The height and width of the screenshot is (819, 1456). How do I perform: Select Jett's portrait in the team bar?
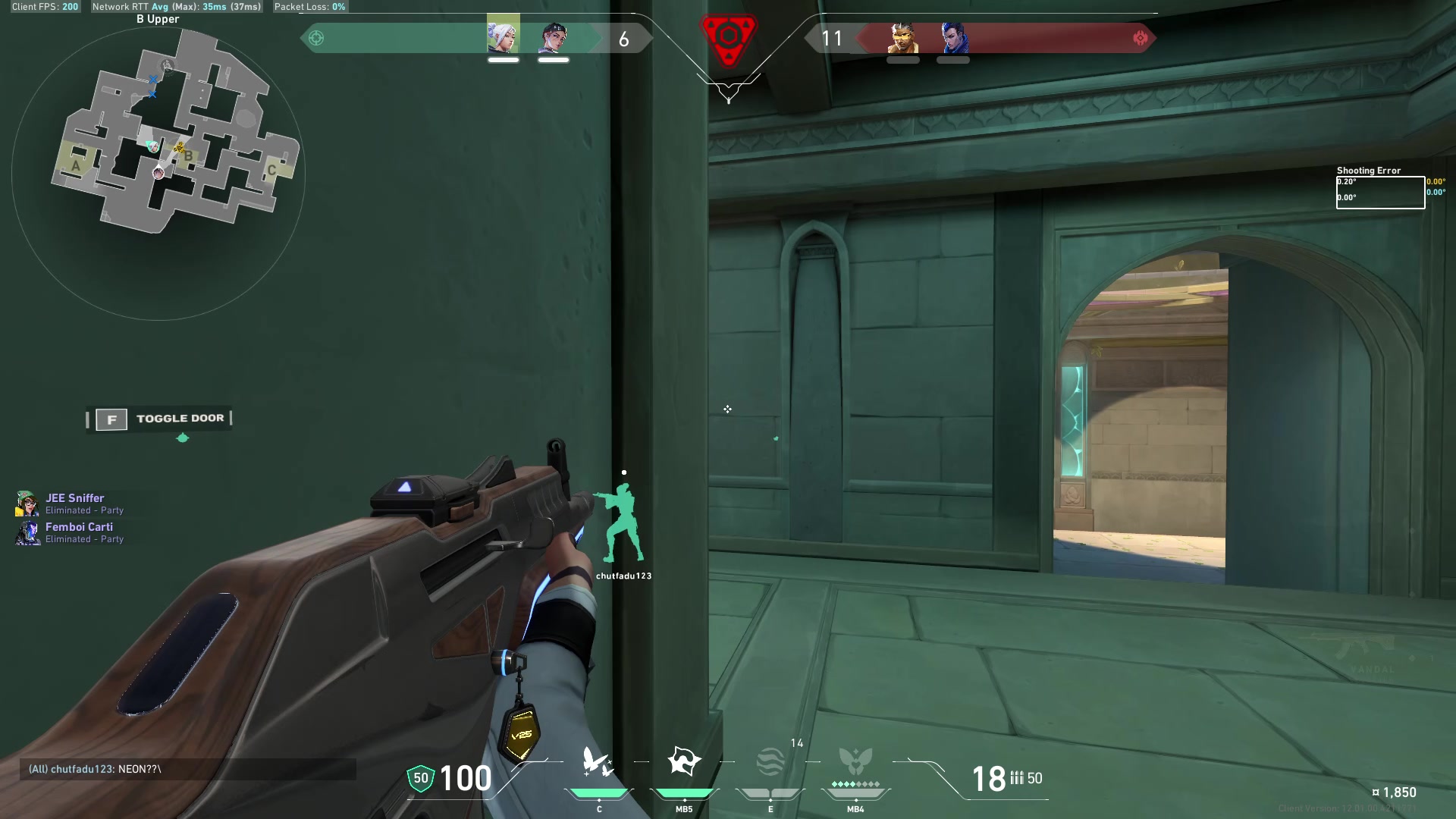pyautogui.click(x=503, y=36)
